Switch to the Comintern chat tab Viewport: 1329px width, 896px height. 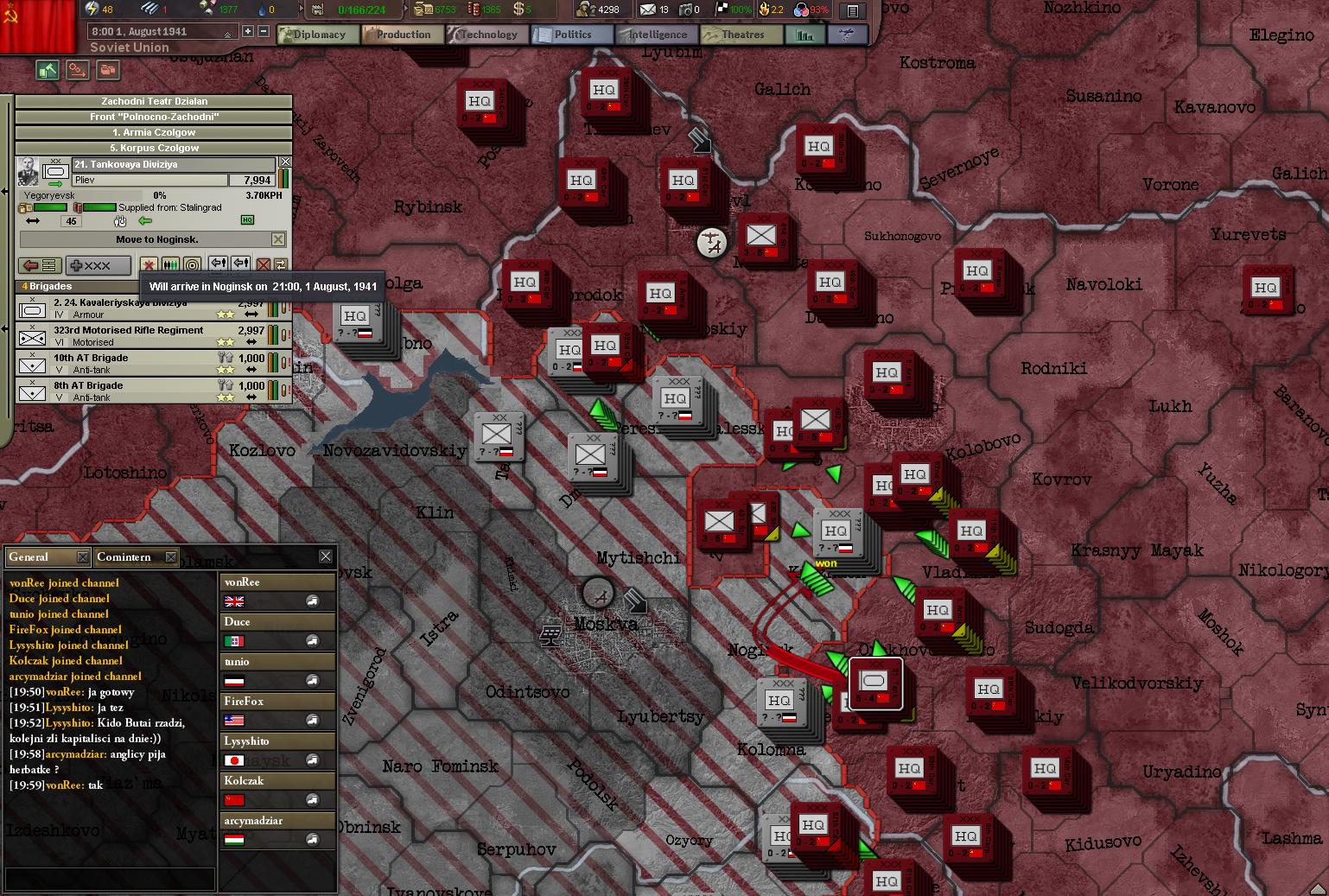124,557
